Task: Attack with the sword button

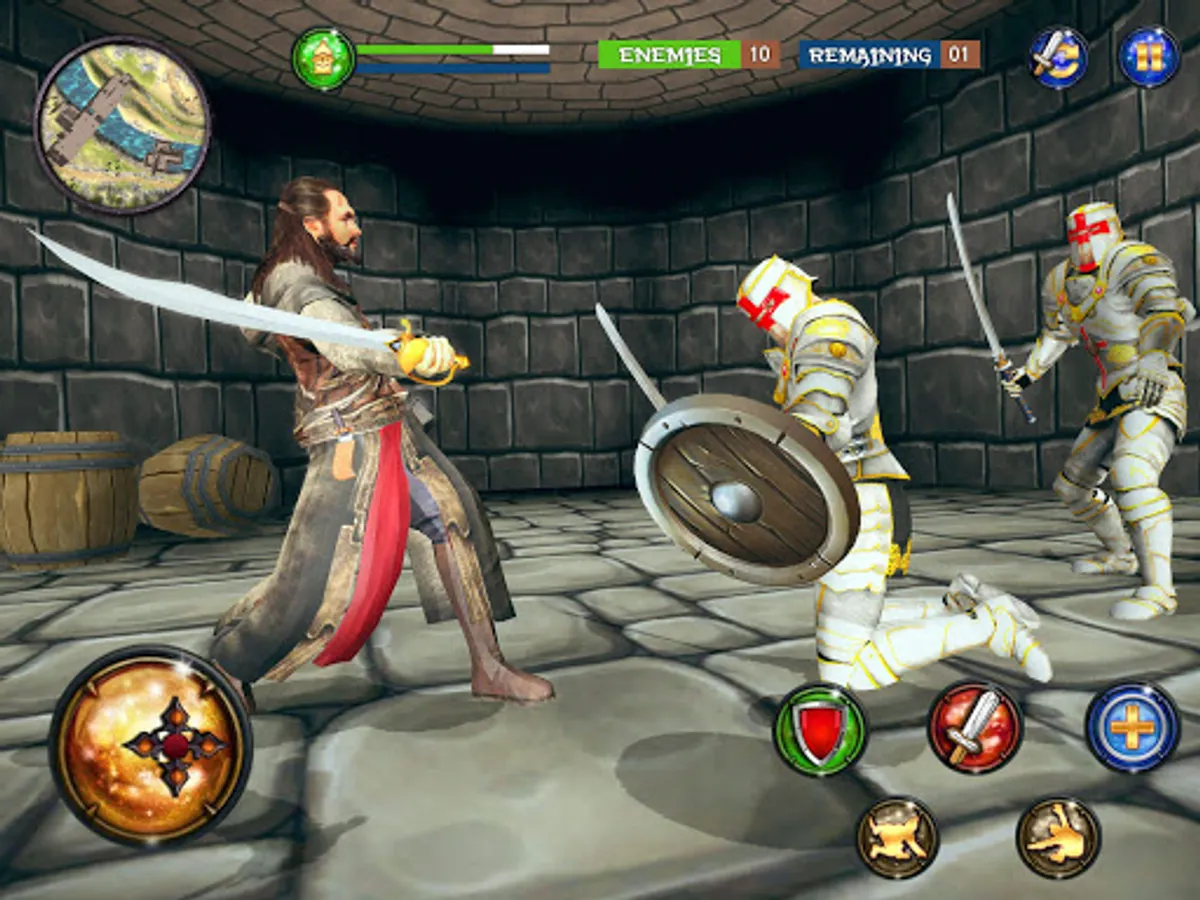Action: click(974, 727)
